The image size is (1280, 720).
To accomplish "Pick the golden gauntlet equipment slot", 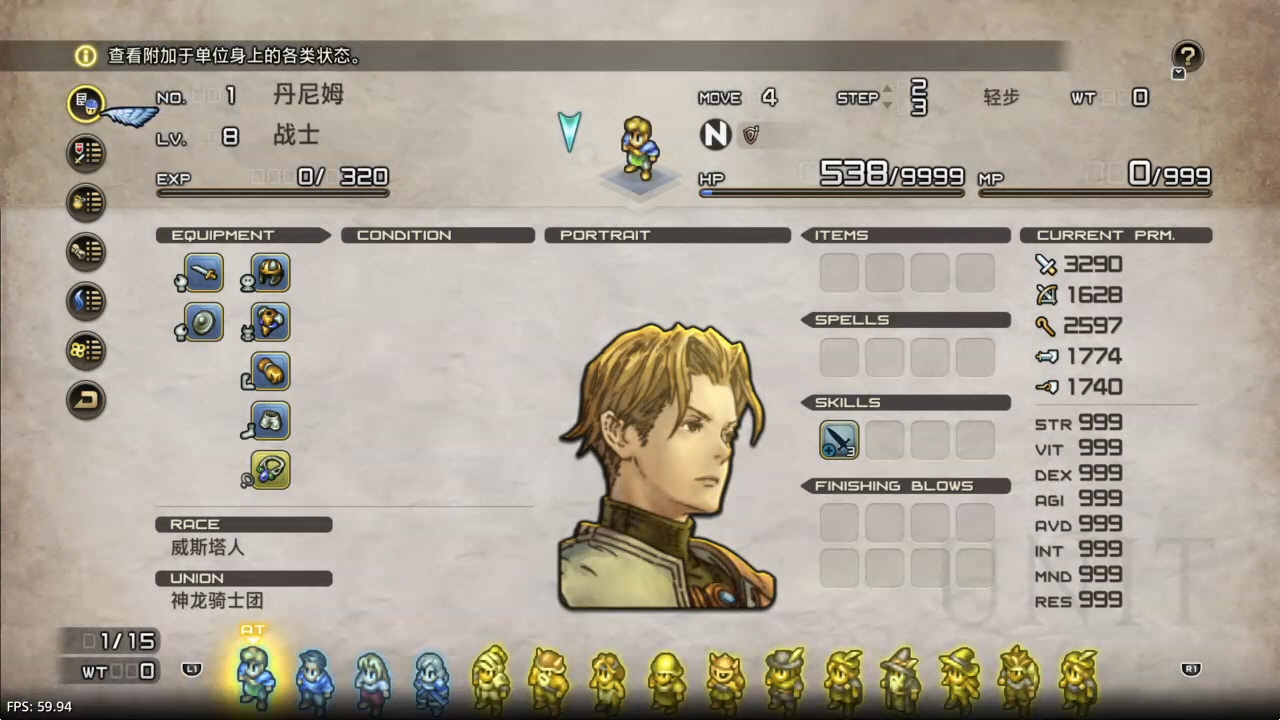I will (271, 371).
